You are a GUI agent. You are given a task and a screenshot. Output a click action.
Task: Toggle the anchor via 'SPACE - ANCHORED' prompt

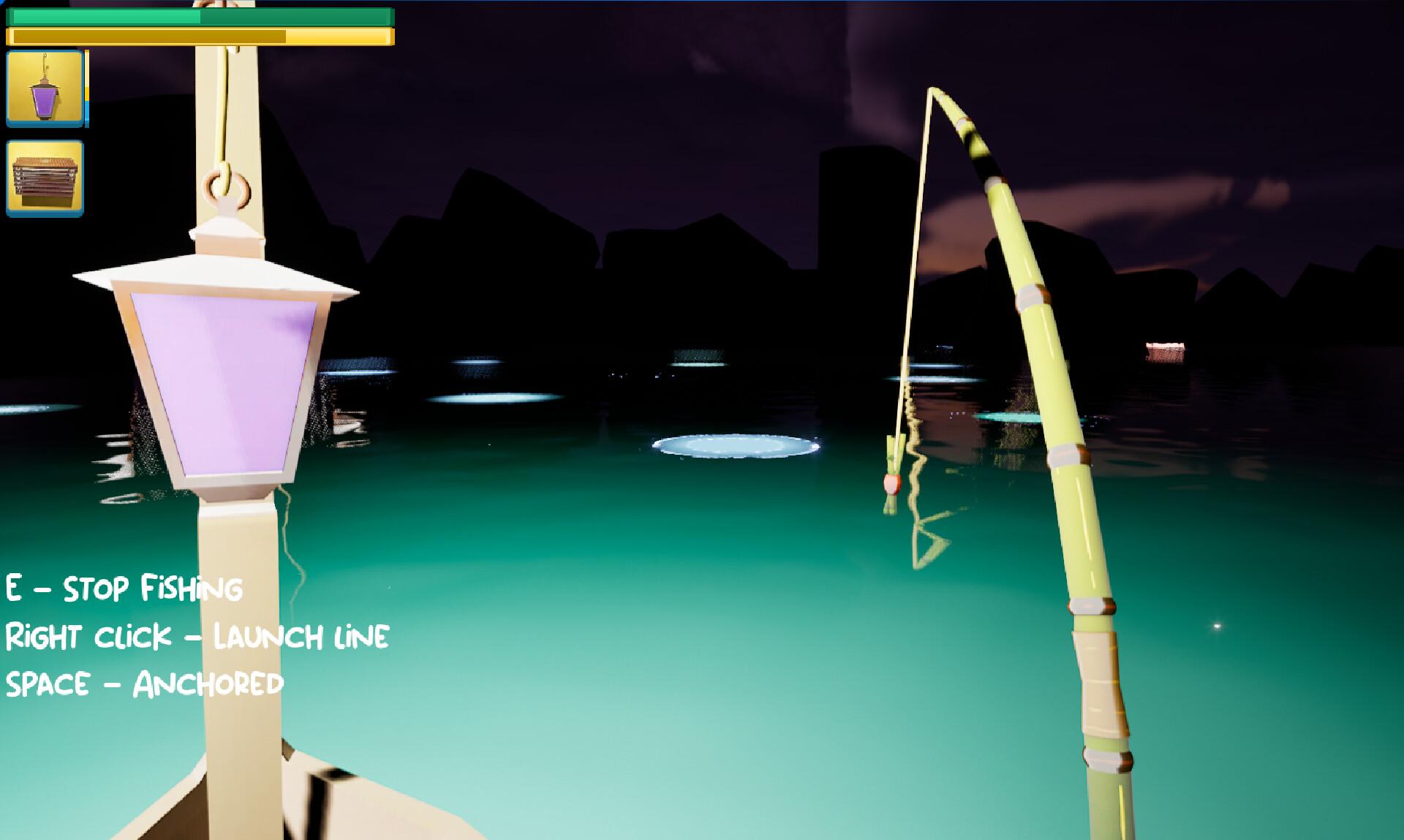[143, 684]
